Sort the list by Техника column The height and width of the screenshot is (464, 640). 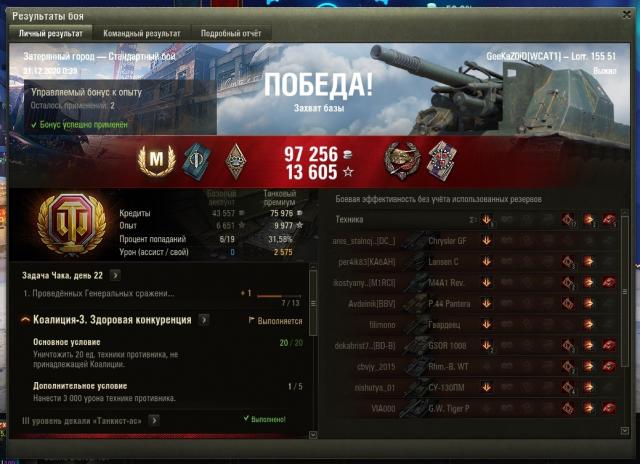tap(349, 219)
